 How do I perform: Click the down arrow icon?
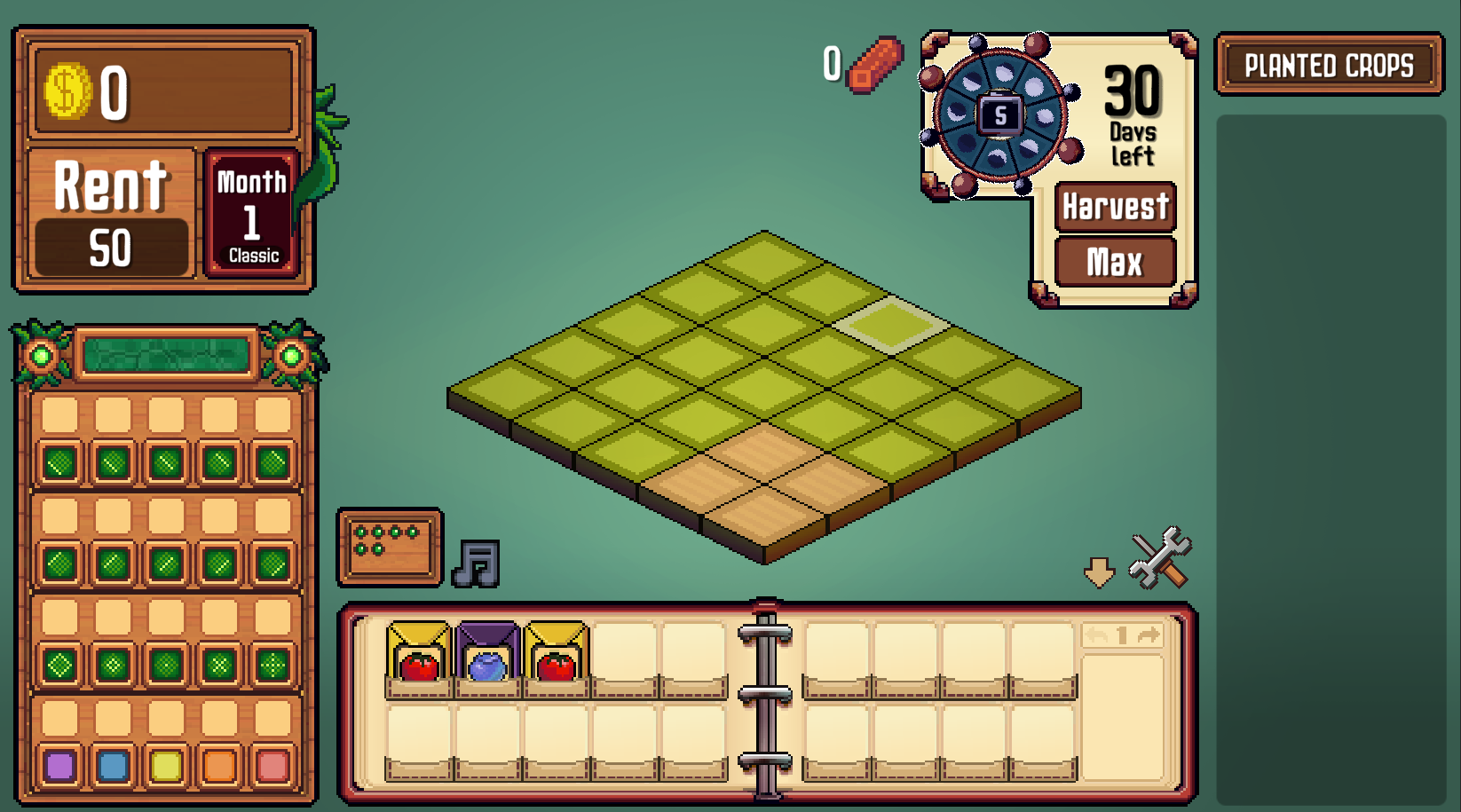click(1099, 572)
